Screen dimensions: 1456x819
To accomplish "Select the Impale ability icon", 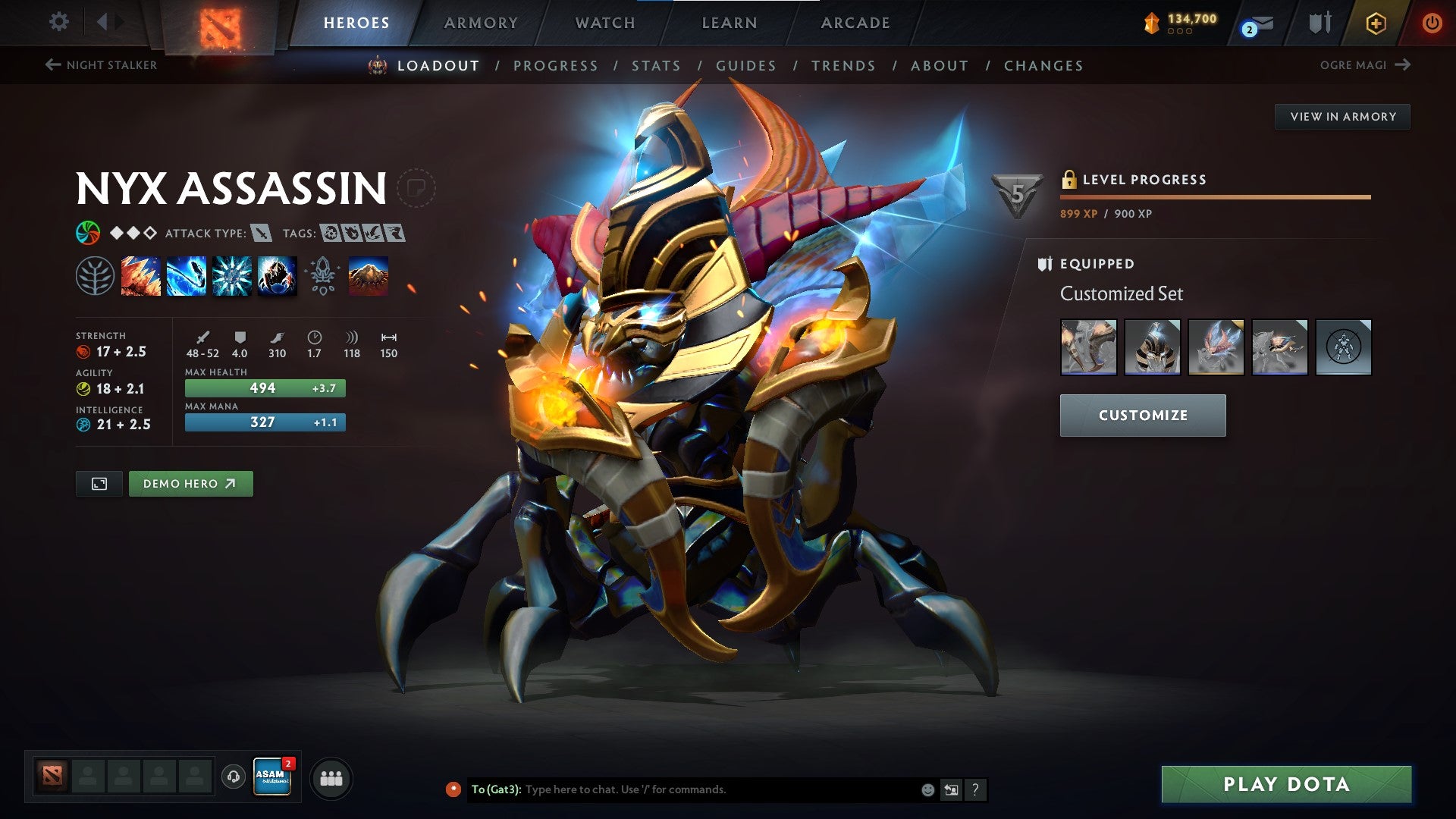I will [140, 275].
